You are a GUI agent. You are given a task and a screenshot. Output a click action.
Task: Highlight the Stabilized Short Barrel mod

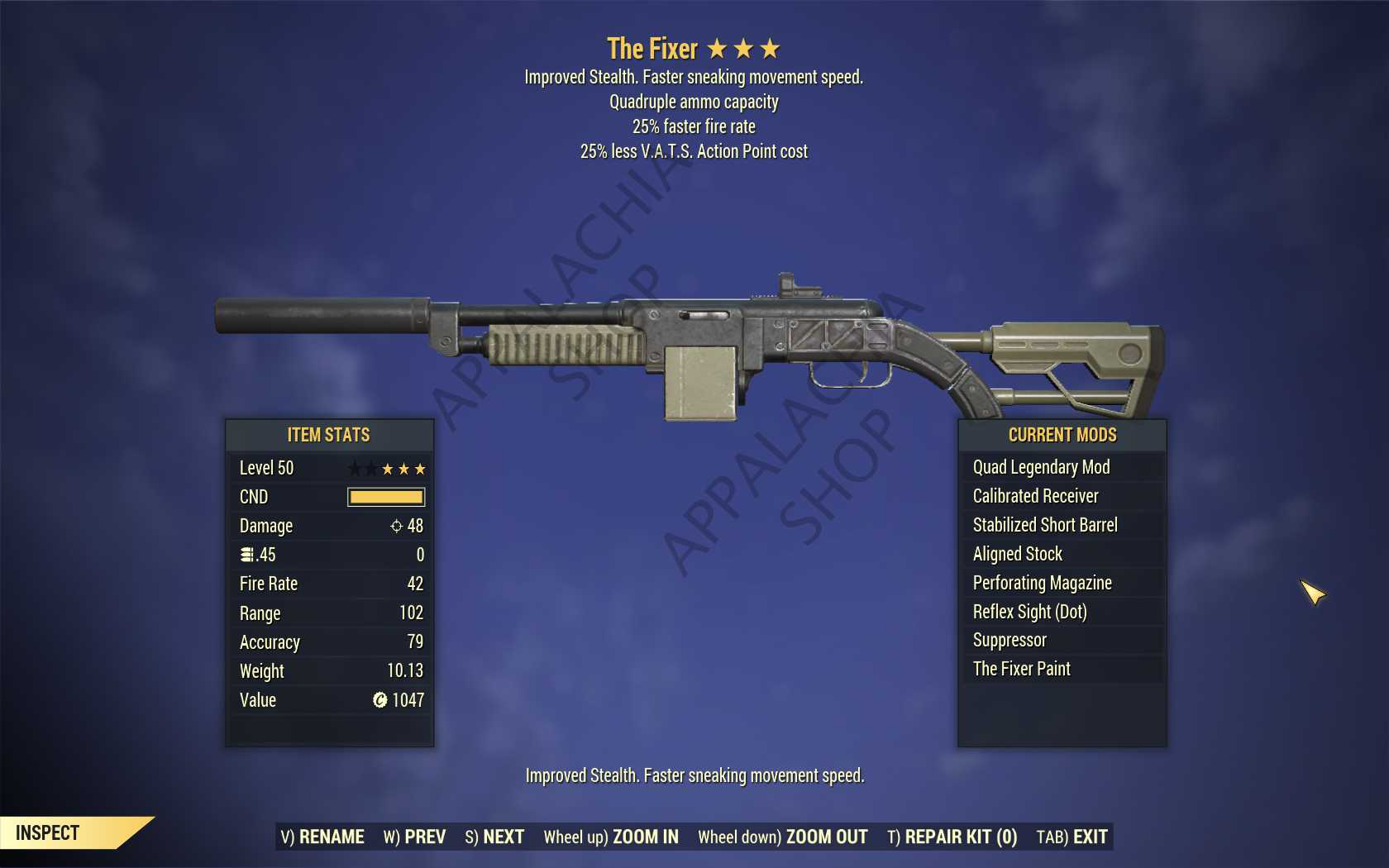[x=1044, y=525]
